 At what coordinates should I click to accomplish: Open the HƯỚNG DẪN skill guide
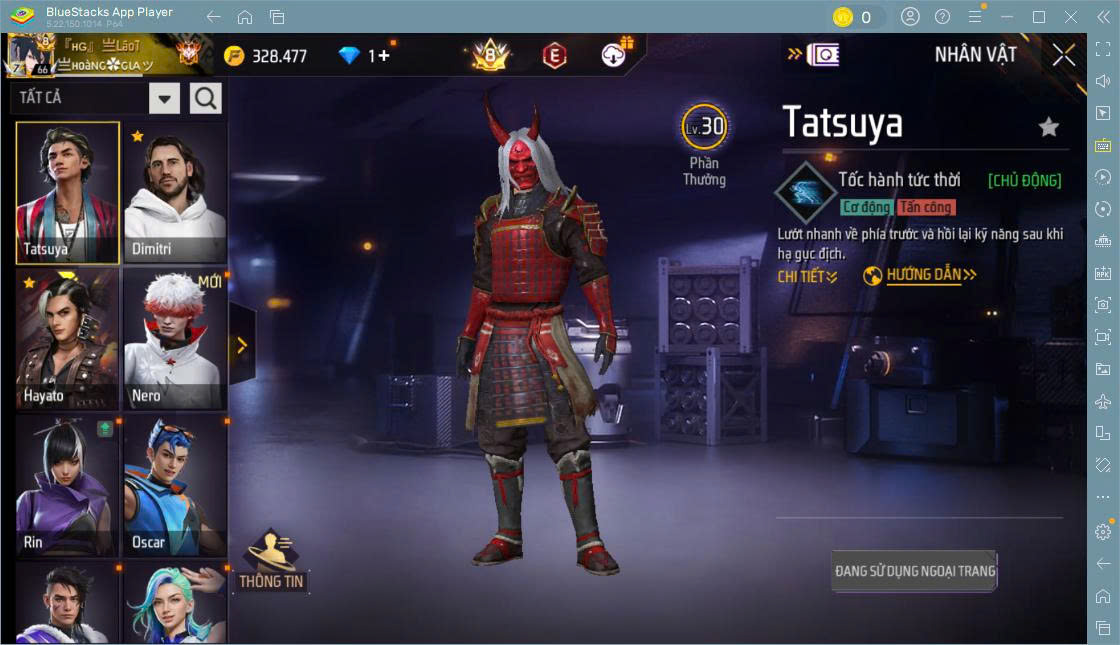(x=920, y=275)
